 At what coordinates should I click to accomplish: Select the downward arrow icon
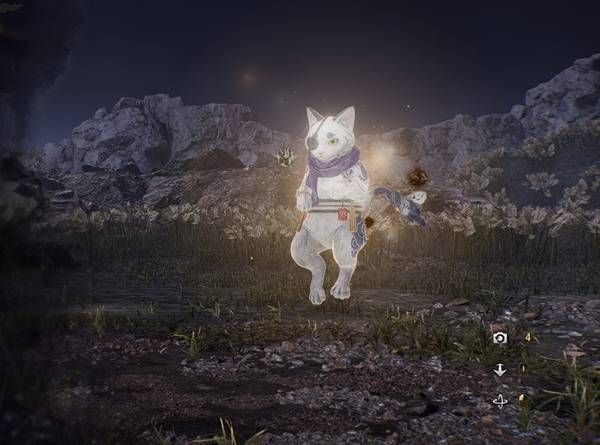500,370
